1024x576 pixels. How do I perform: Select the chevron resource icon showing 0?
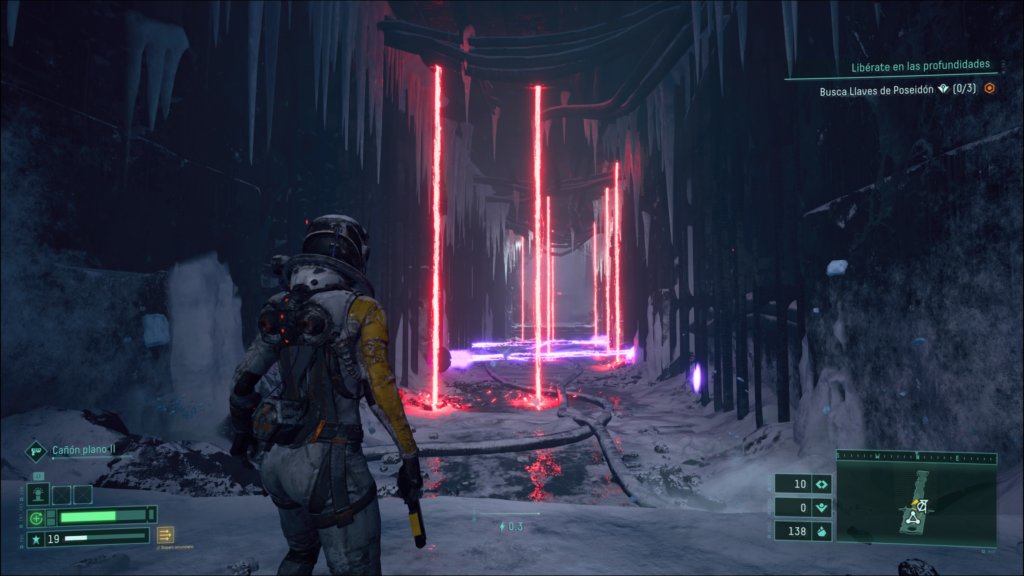click(822, 508)
